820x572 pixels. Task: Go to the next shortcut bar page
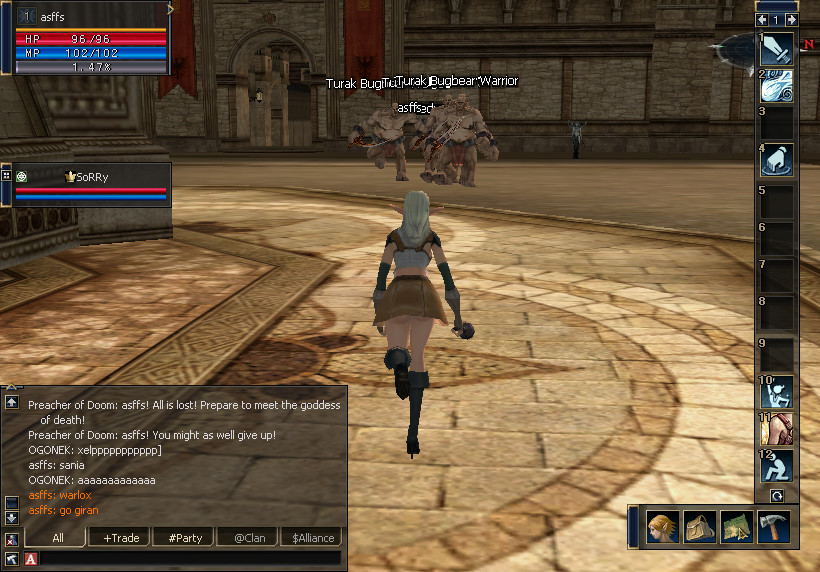pyautogui.click(x=791, y=19)
